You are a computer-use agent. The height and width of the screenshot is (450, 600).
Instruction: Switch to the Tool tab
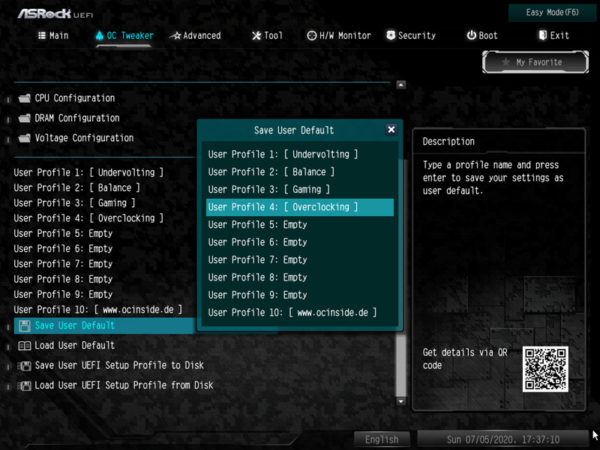pyautogui.click(x=267, y=36)
